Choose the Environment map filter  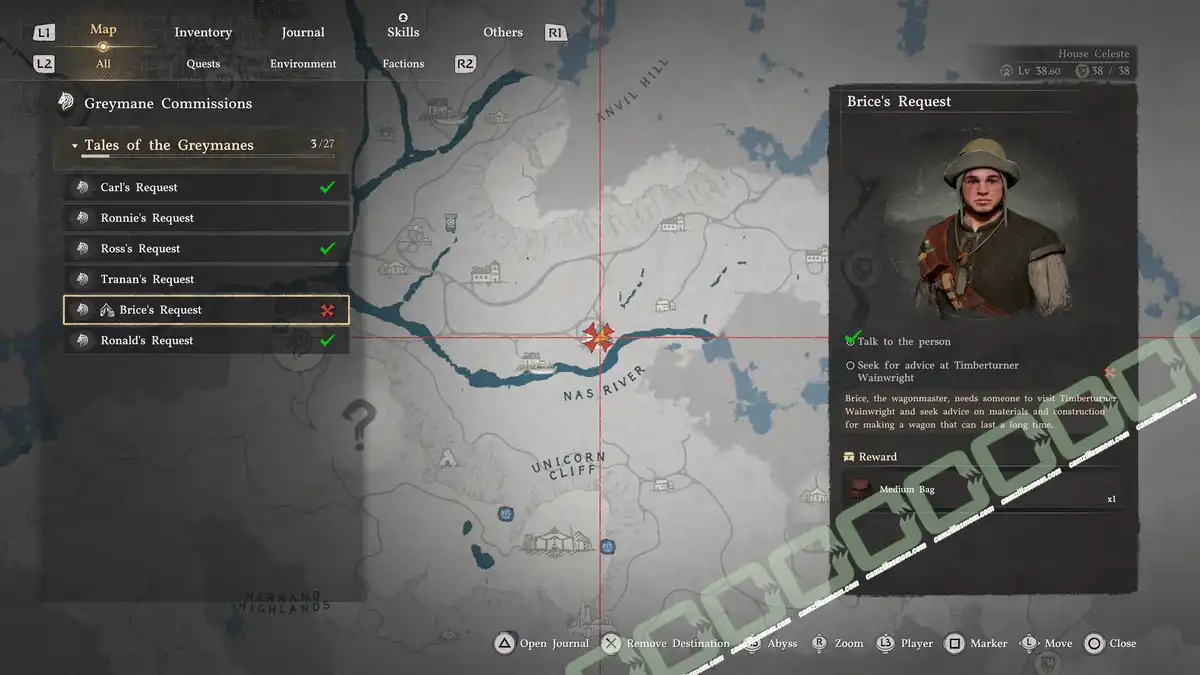[303, 64]
